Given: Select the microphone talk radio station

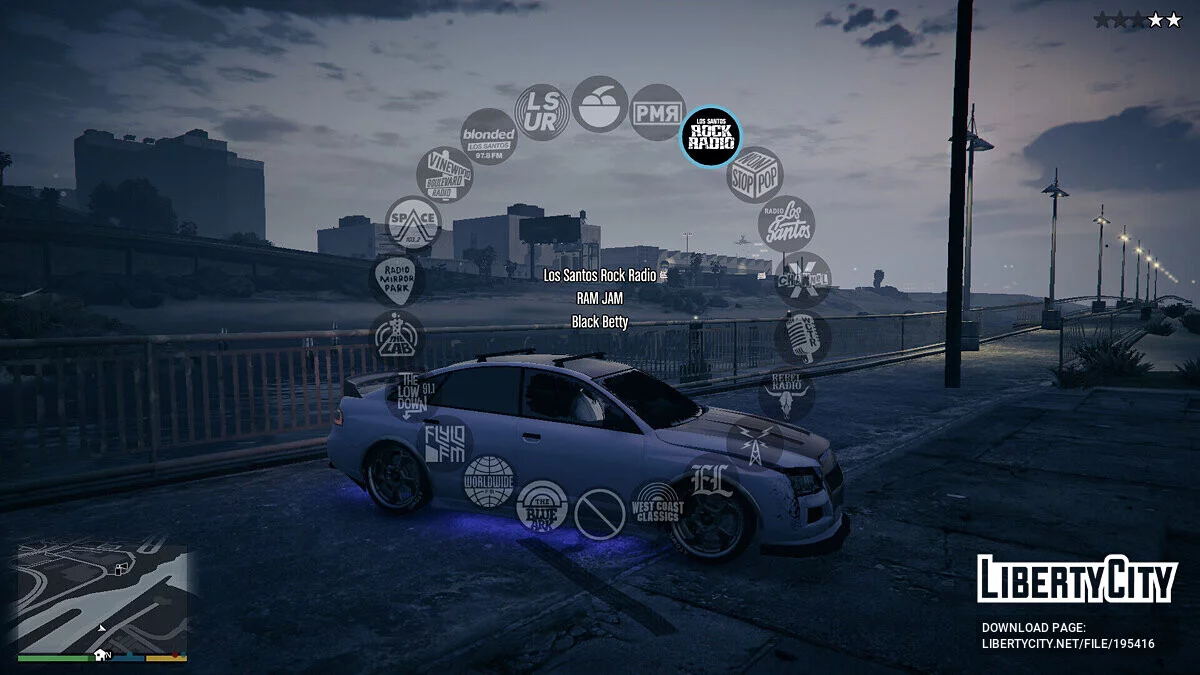Looking at the screenshot, I should click(802, 338).
